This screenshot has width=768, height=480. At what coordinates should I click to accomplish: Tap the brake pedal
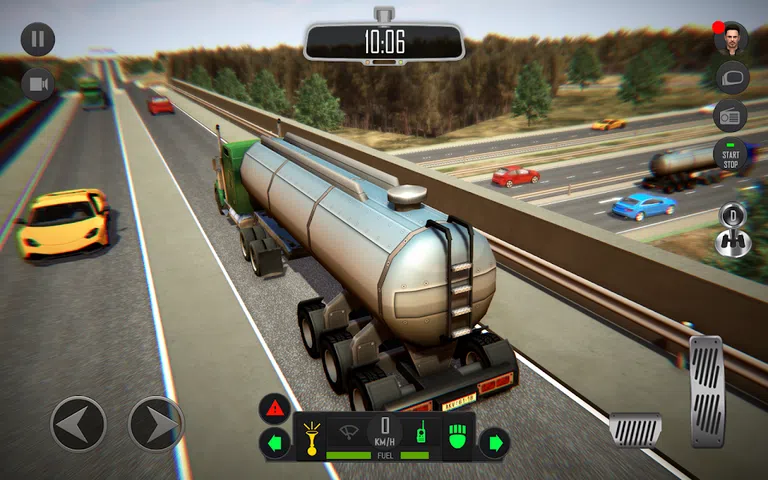(636, 429)
